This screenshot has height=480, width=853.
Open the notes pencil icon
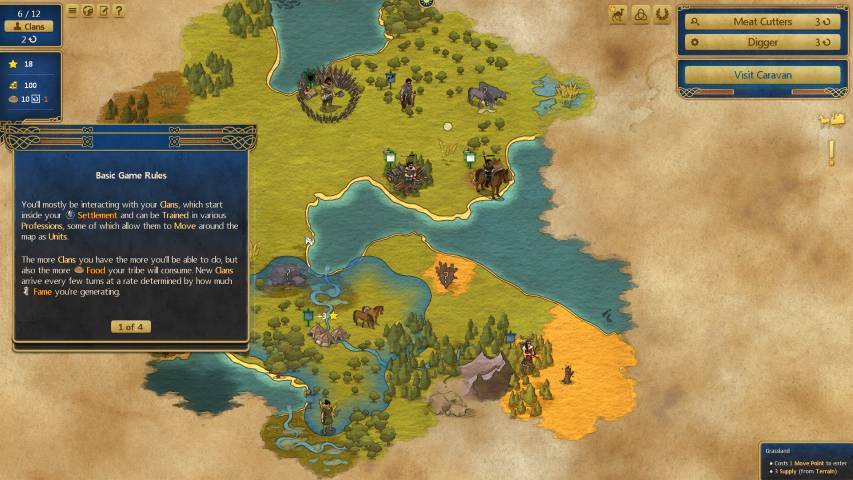(x=104, y=11)
